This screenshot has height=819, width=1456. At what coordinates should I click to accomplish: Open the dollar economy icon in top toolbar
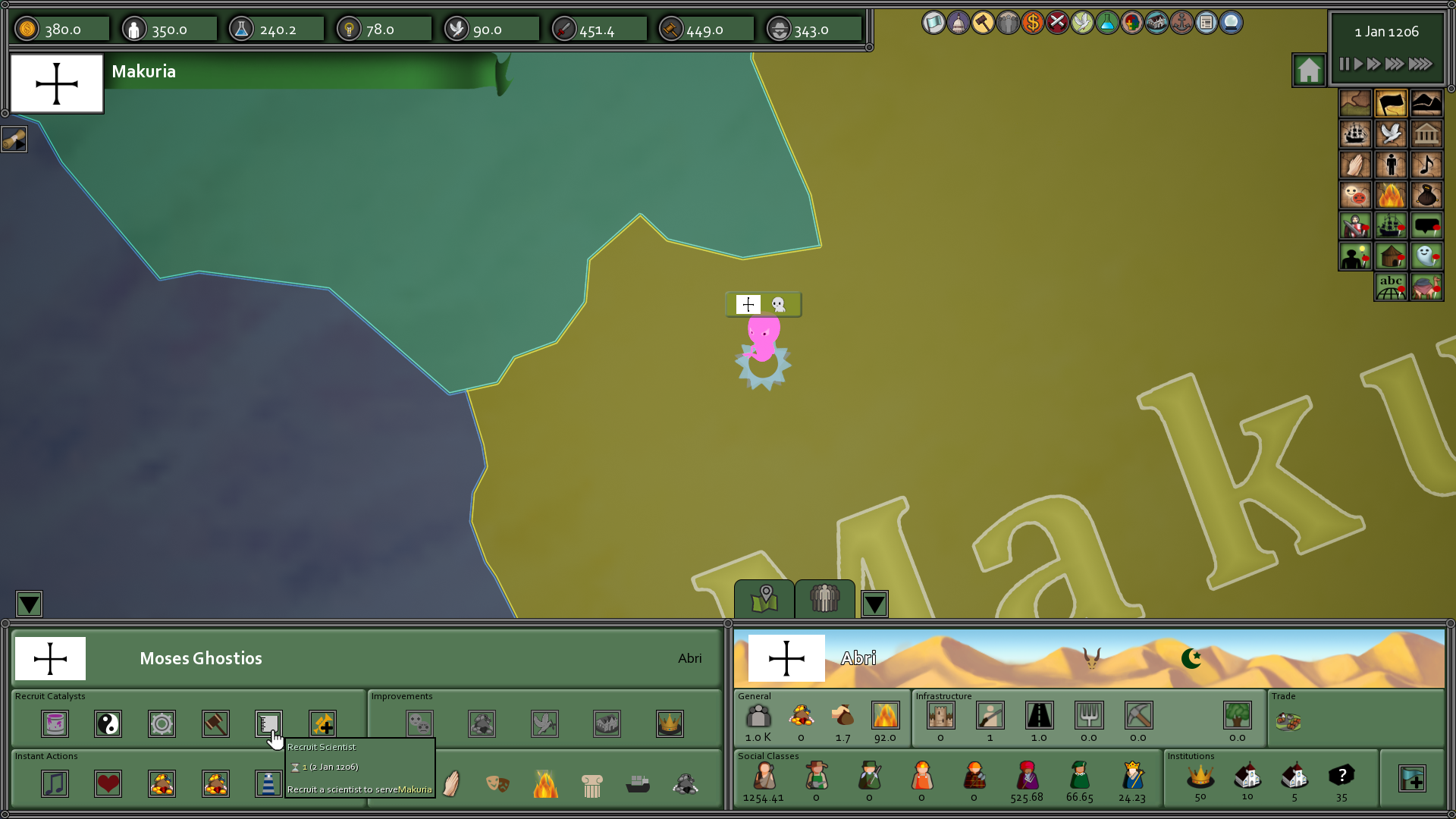tap(1032, 24)
